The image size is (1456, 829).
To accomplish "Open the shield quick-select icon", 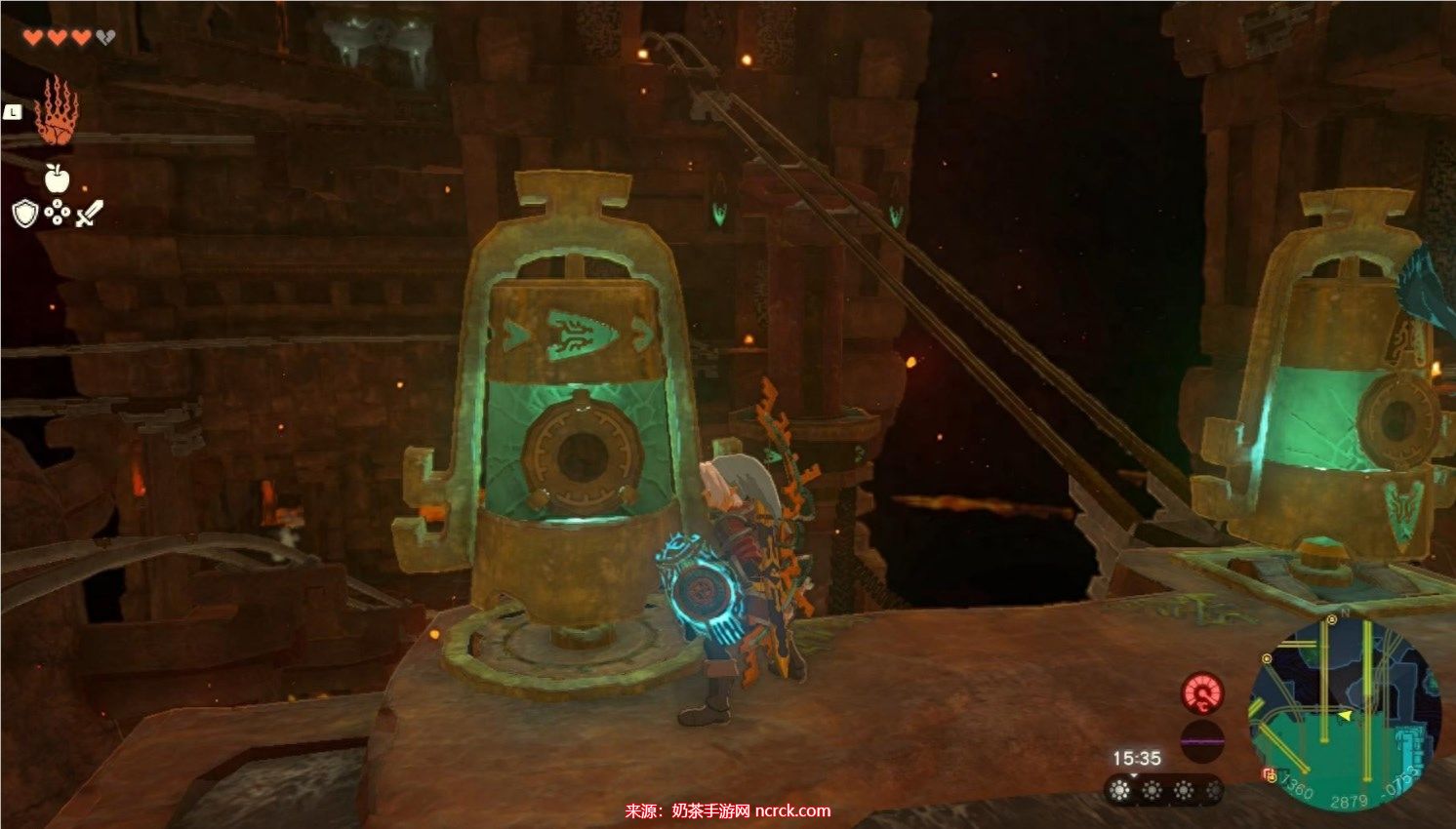I will [24, 213].
